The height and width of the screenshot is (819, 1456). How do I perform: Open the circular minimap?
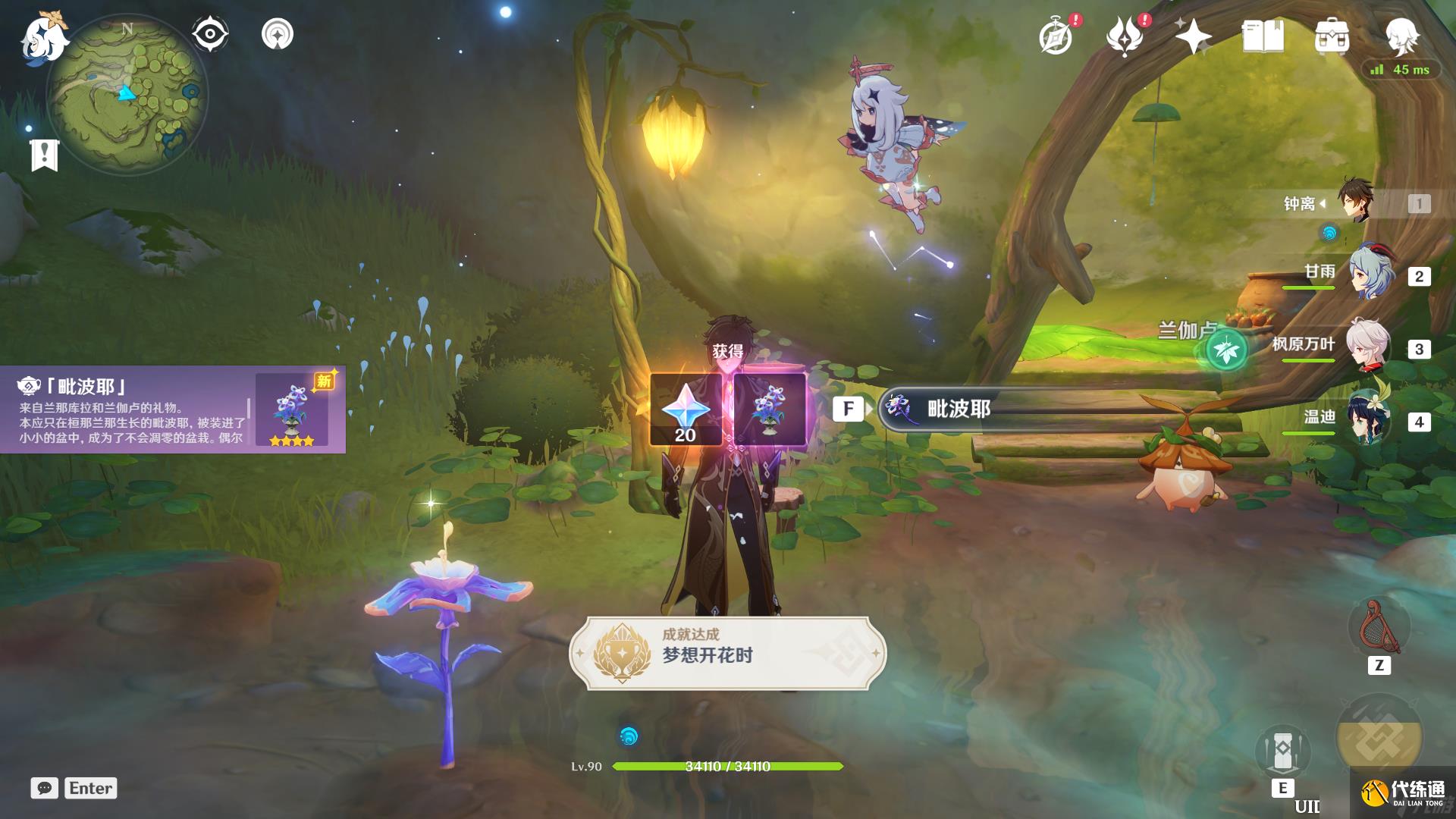click(x=127, y=94)
